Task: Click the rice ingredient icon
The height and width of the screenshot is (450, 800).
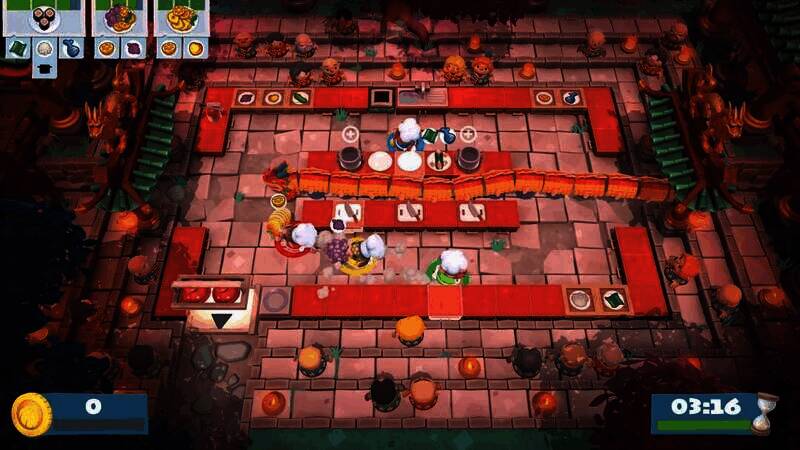Action: click(45, 47)
